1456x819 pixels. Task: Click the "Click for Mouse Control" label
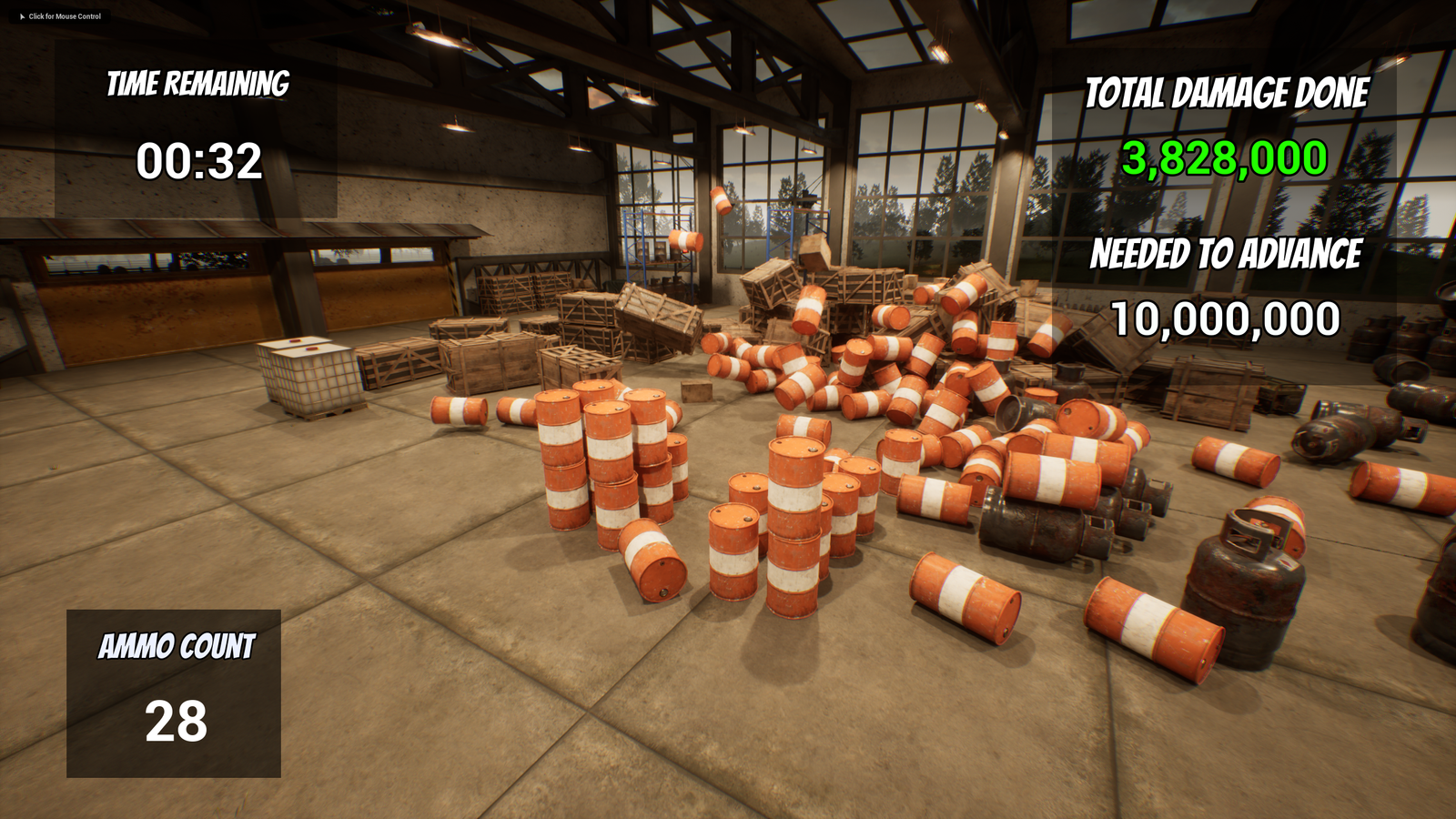(64, 16)
